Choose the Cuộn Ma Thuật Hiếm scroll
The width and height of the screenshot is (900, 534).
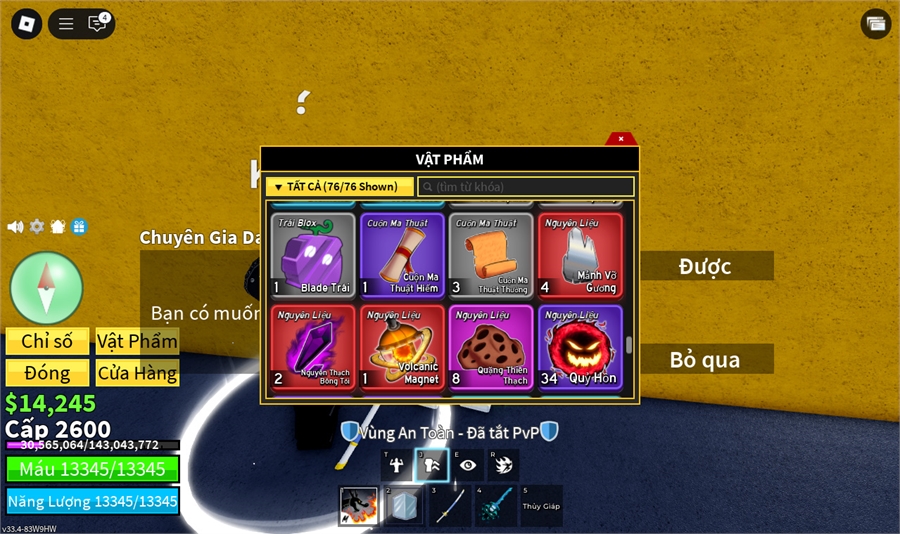pyautogui.click(x=402, y=255)
